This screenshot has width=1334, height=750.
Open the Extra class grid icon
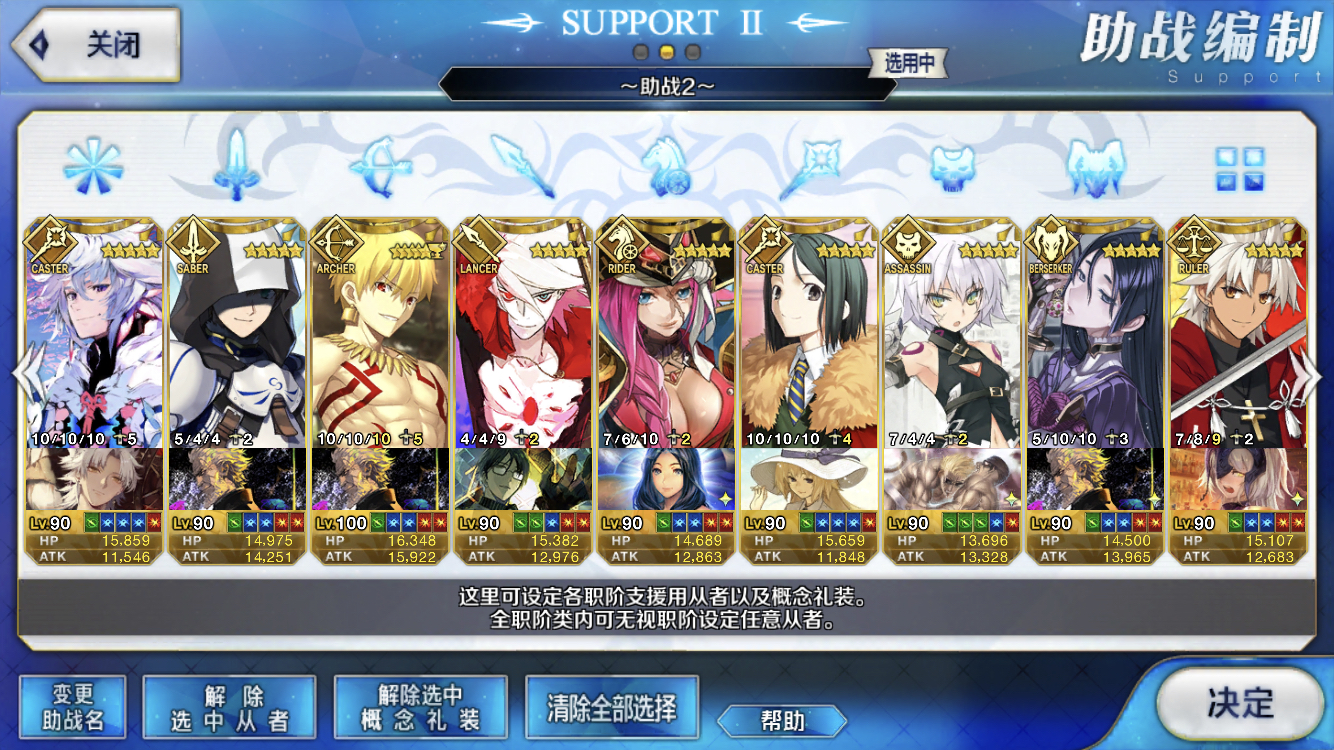(1240, 168)
